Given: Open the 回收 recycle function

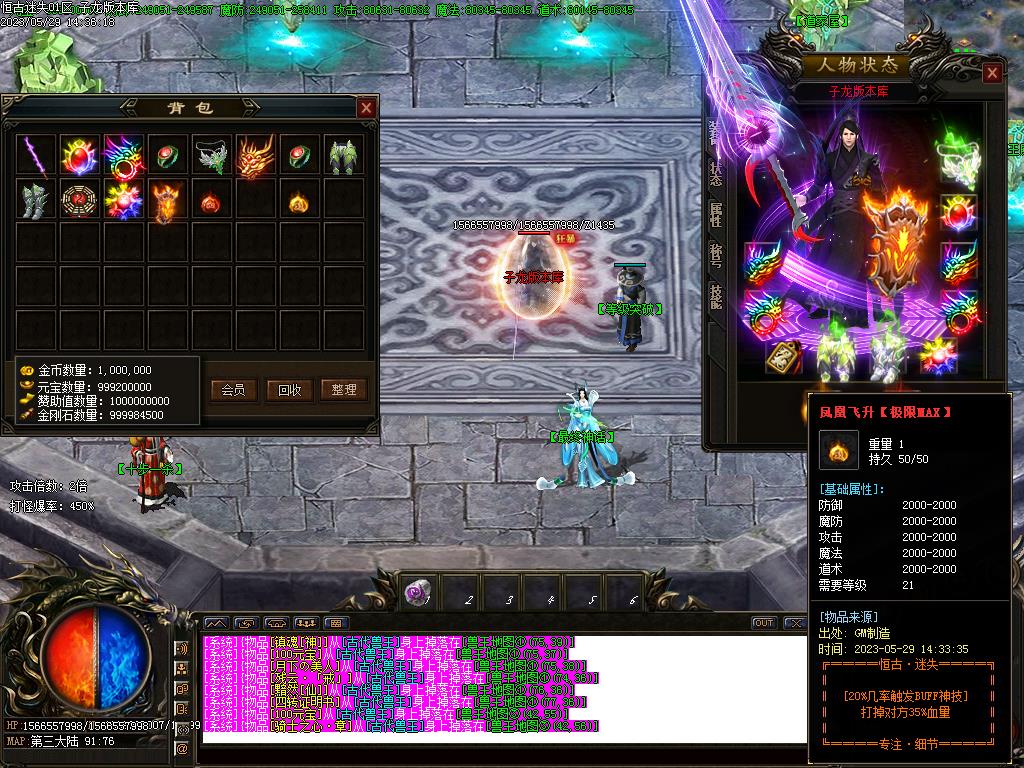Looking at the screenshot, I should 289,389.
